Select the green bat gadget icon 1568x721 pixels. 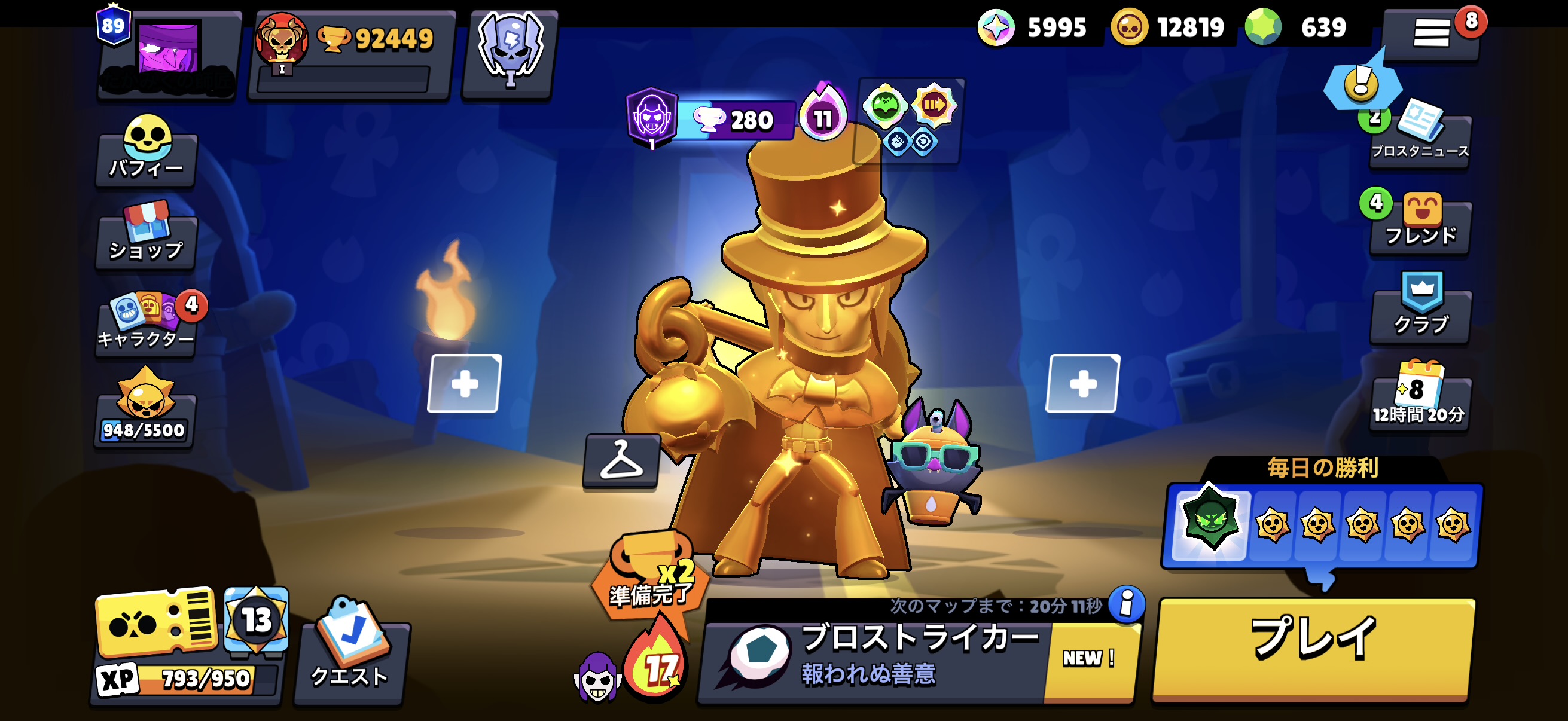[887, 106]
